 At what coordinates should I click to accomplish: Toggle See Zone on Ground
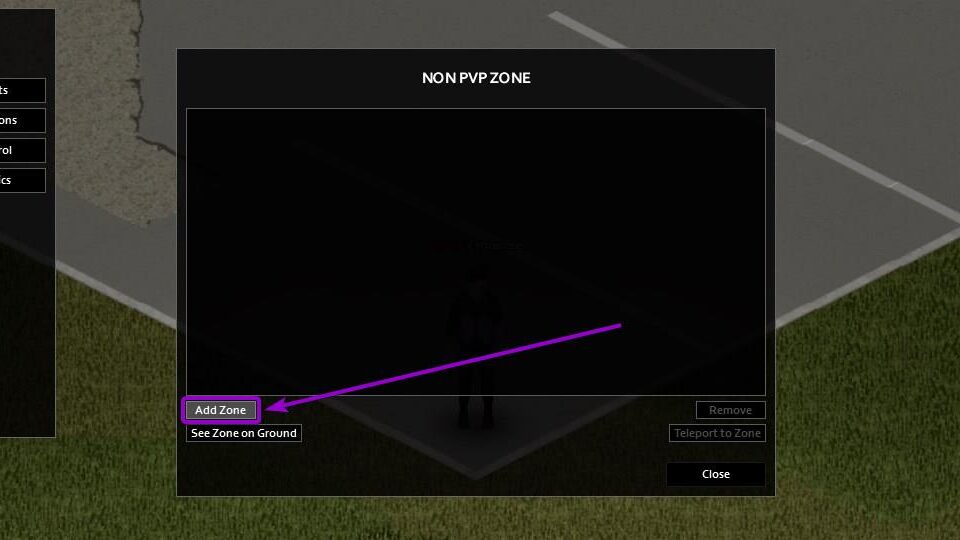tap(244, 433)
